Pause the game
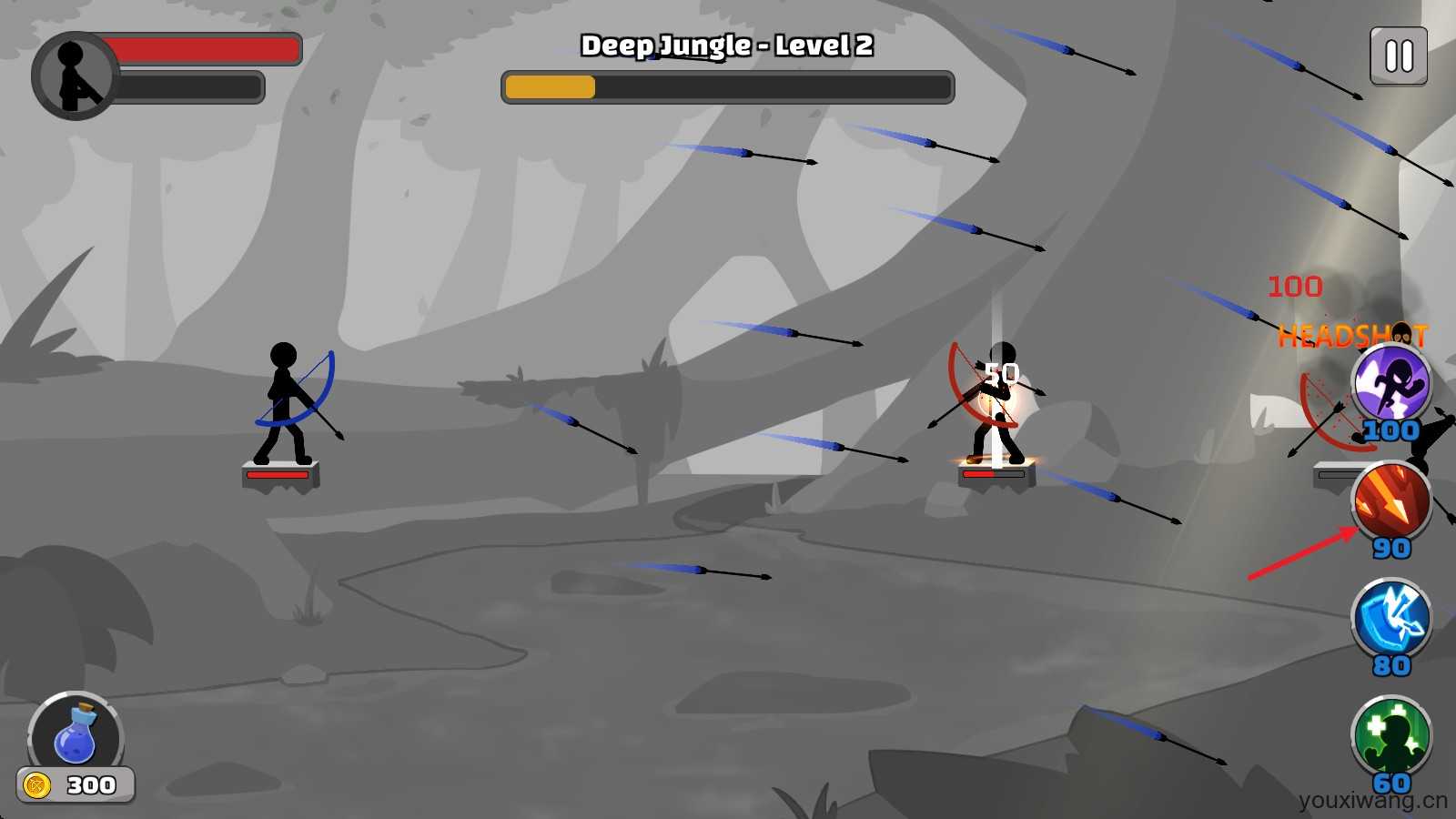The width and height of the screenshot is (1456, 819). click(1399, 56)
